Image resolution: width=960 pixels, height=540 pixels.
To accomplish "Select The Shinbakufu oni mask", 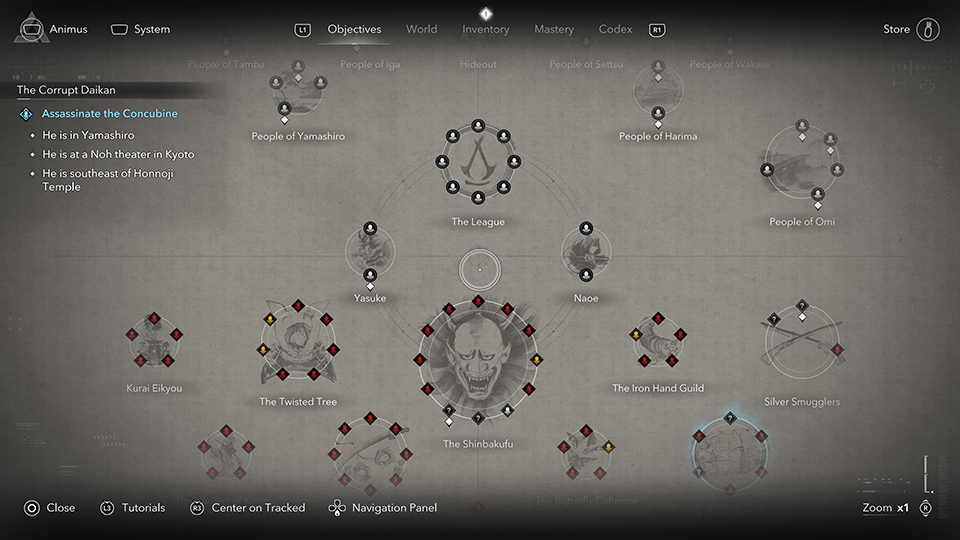I will (x=478, y=360).
